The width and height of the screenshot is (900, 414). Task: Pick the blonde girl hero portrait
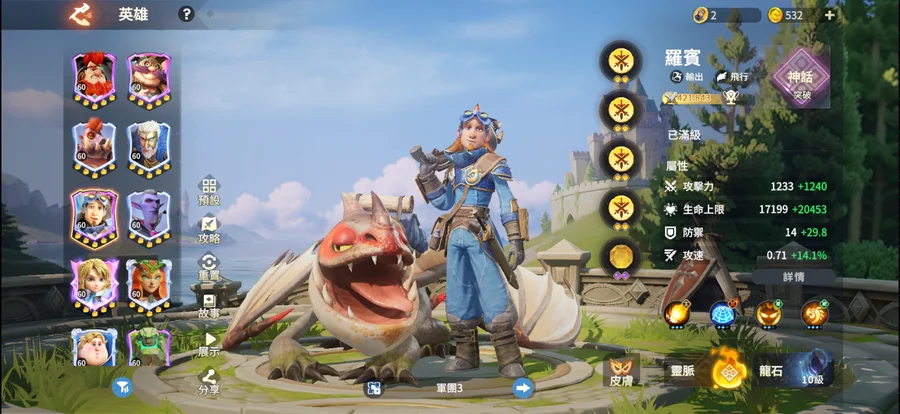click(93, 284)
